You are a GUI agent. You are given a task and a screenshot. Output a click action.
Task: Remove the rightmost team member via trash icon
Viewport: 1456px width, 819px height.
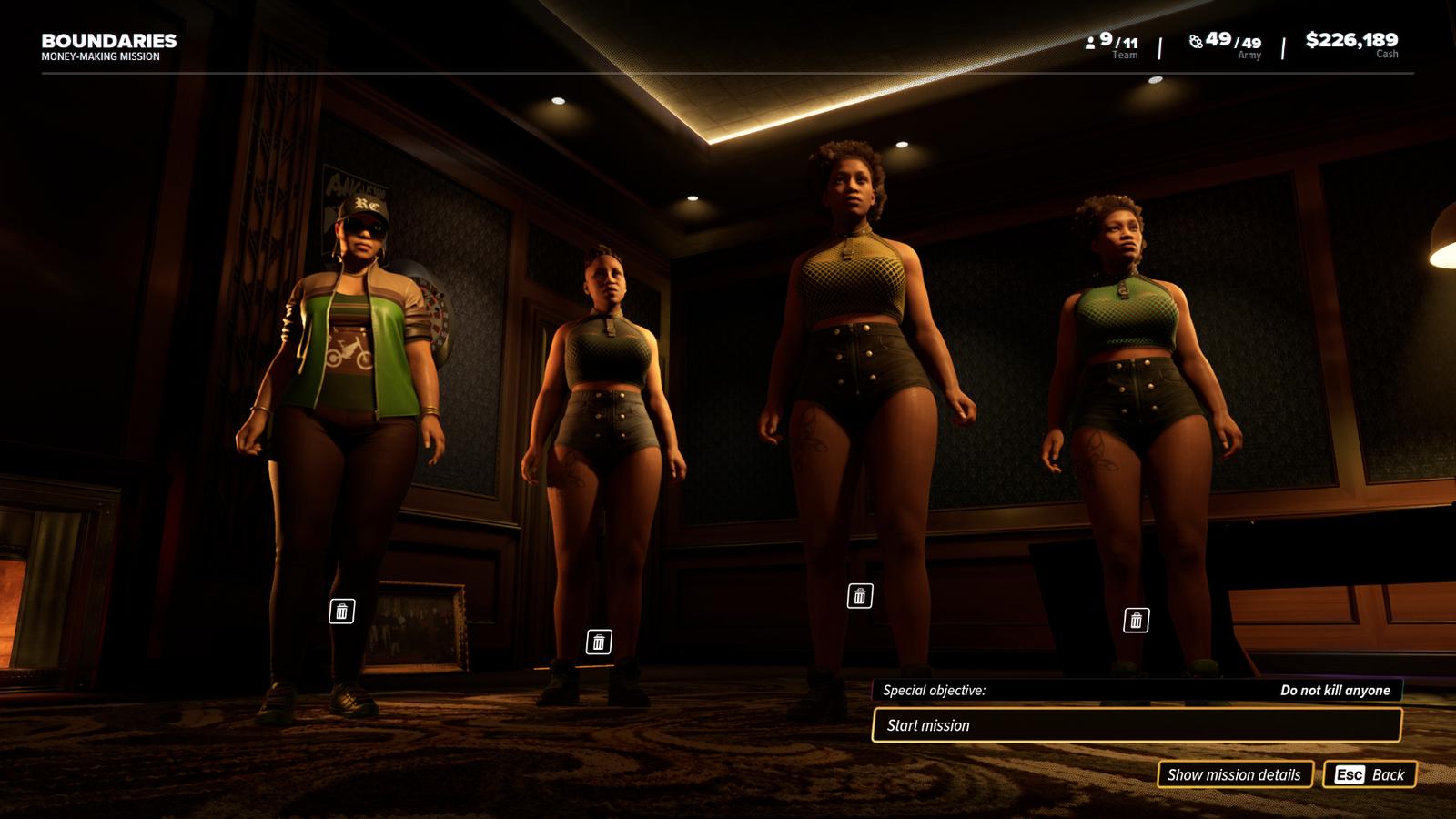(1136, 621)
